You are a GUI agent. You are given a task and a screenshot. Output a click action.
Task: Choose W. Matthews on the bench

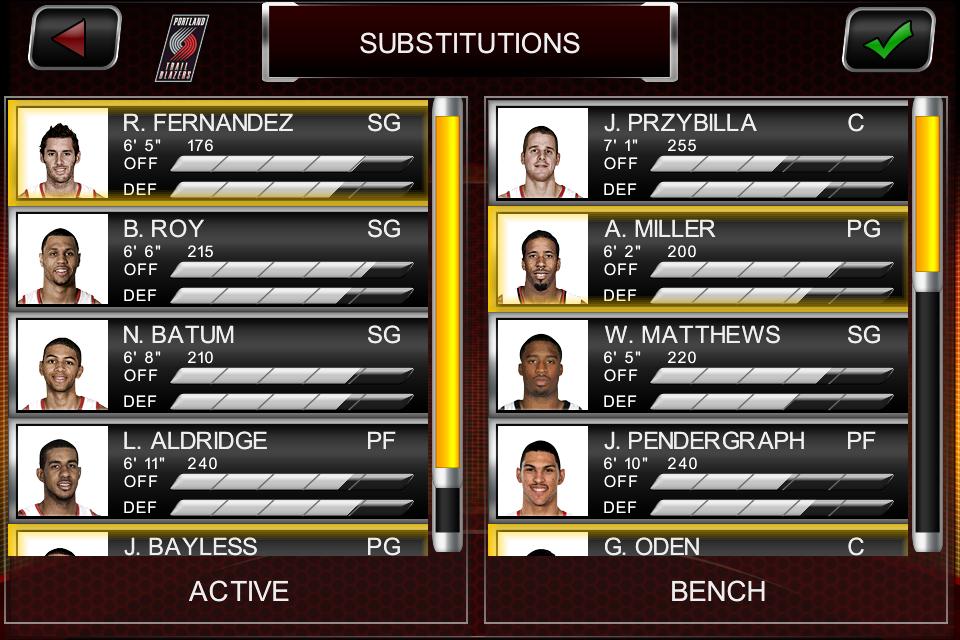(x=700, y=365)
